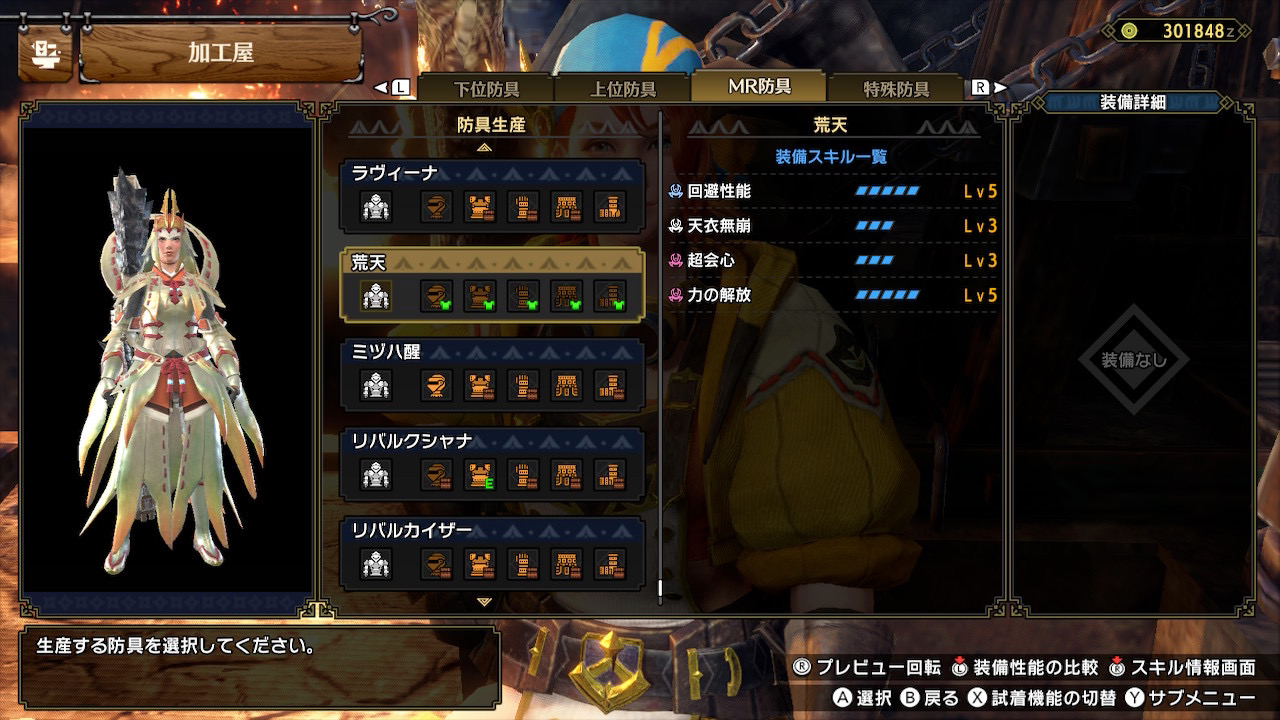
Task: Choose the equipped リバルクシャナ chest piece
Action: point(480,475)
